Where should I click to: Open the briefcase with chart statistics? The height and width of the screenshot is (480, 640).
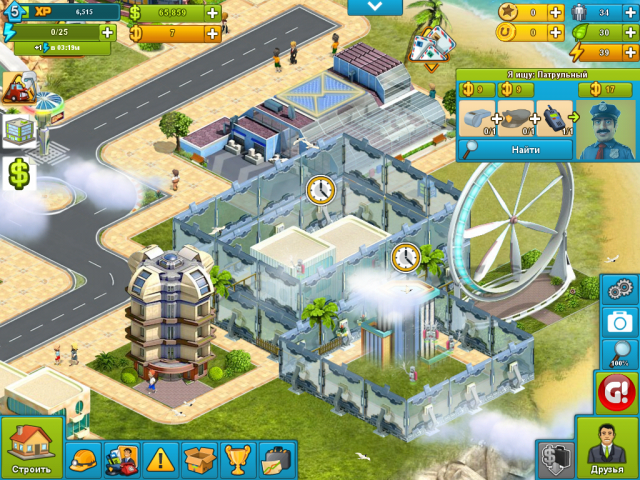pos(277,459)
